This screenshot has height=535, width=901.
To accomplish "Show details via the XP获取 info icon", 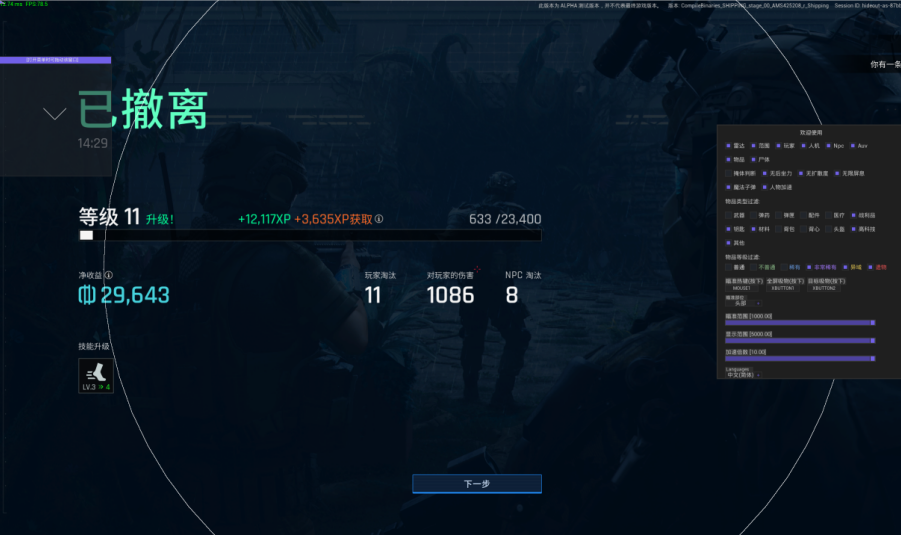I will (379, 219).
